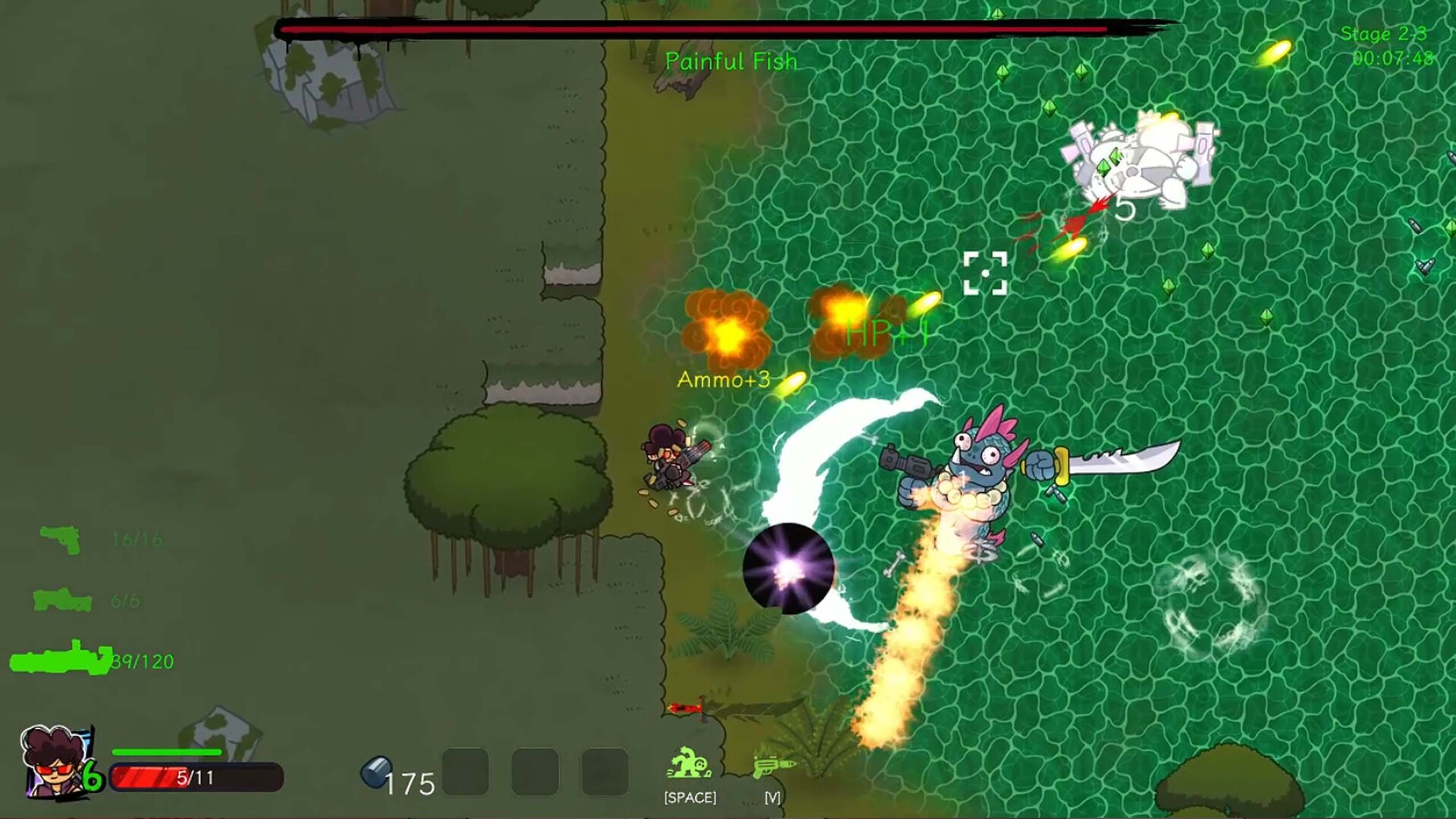1456x819 pixels.
Task: Click the green XP bar above the health bar
Action: pyautogui.click(x=167, y=752)
